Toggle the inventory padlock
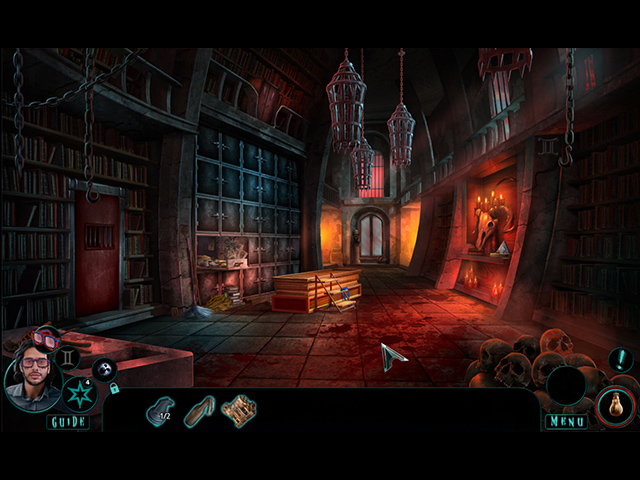The height and width of the screenshot is (480, 640). (x=115, y=388)
